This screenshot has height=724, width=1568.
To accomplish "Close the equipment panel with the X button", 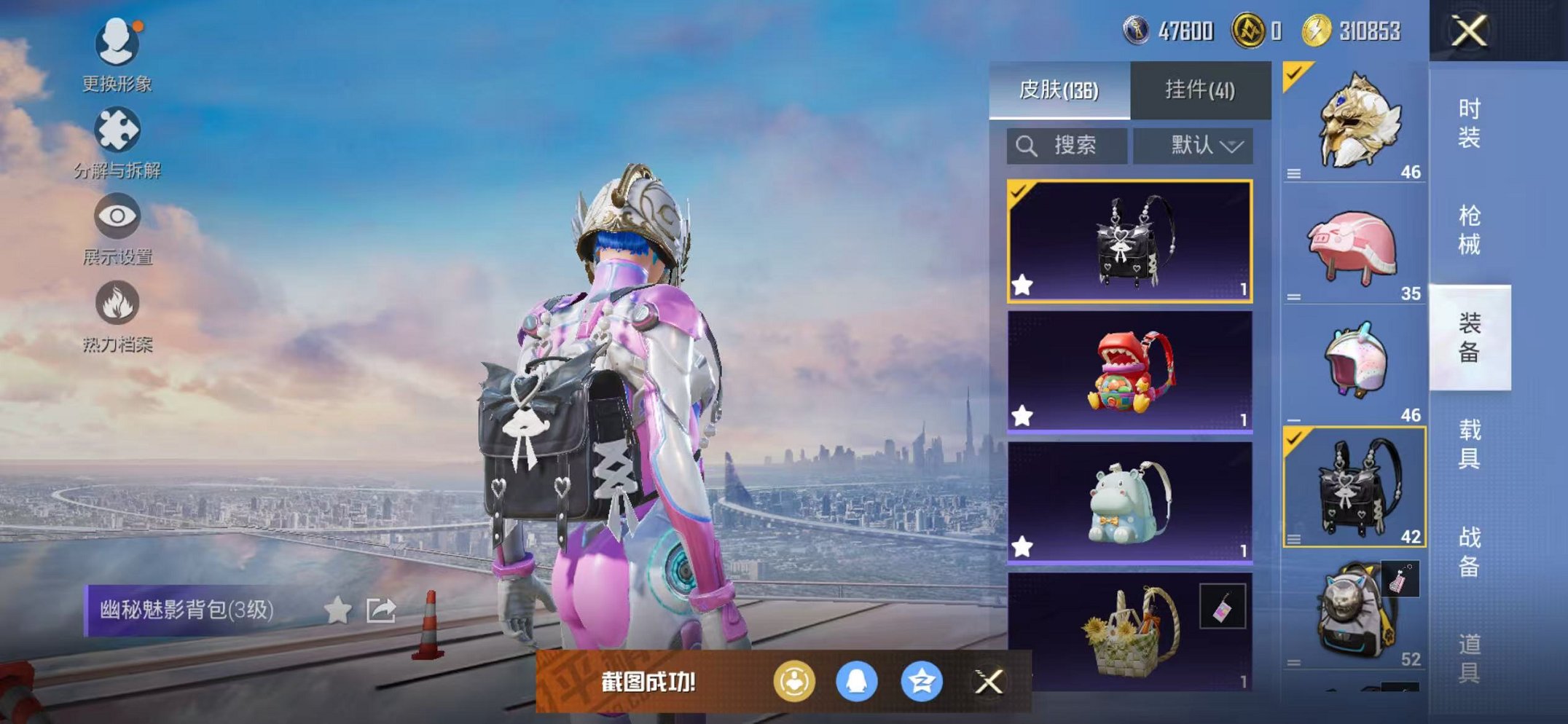I will 1468,32.
